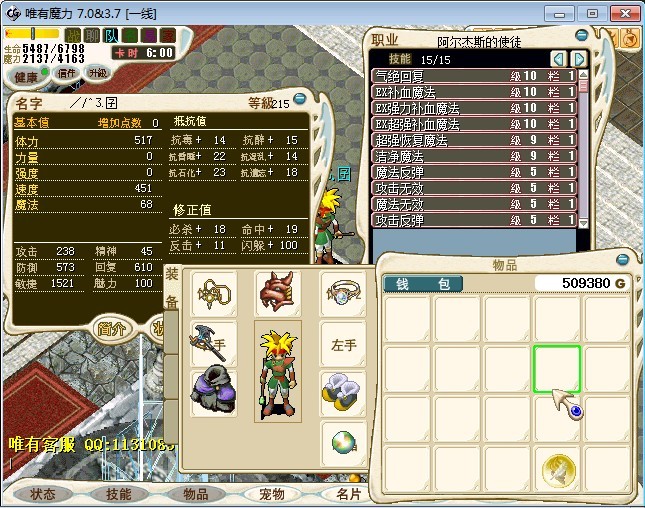Select the purple armor equipment slot

(x=212, y=390)
